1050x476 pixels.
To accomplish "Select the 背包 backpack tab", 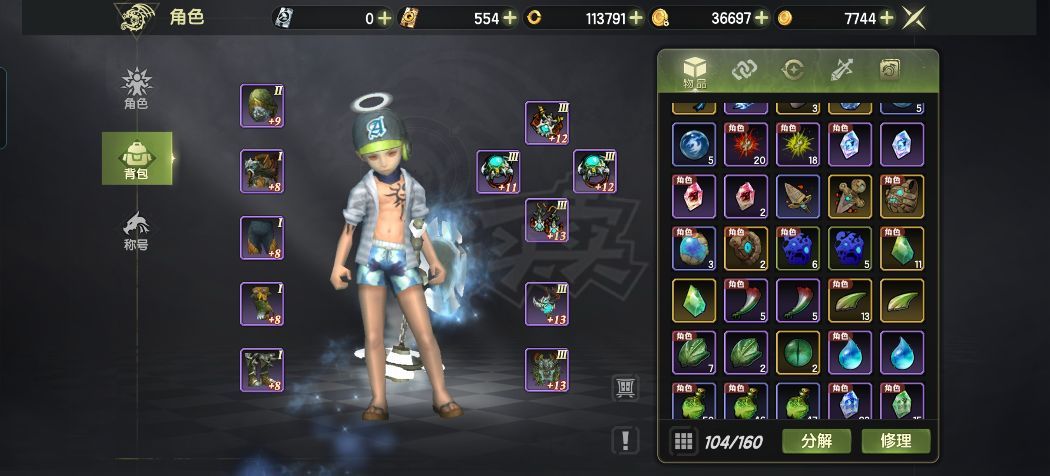I will click(x=136, y=158).
